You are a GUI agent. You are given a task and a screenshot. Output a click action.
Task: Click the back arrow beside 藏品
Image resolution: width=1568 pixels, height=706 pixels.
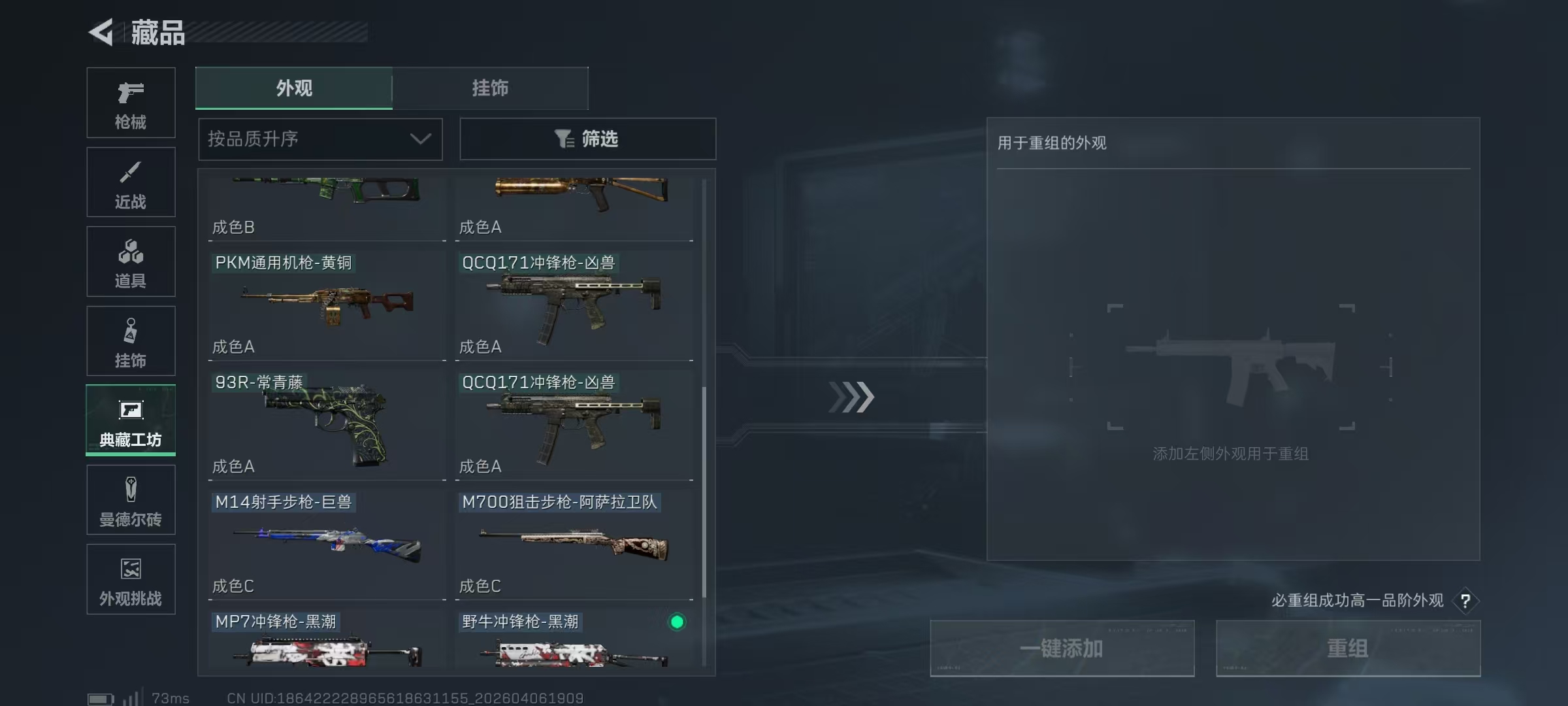[101, 31]
